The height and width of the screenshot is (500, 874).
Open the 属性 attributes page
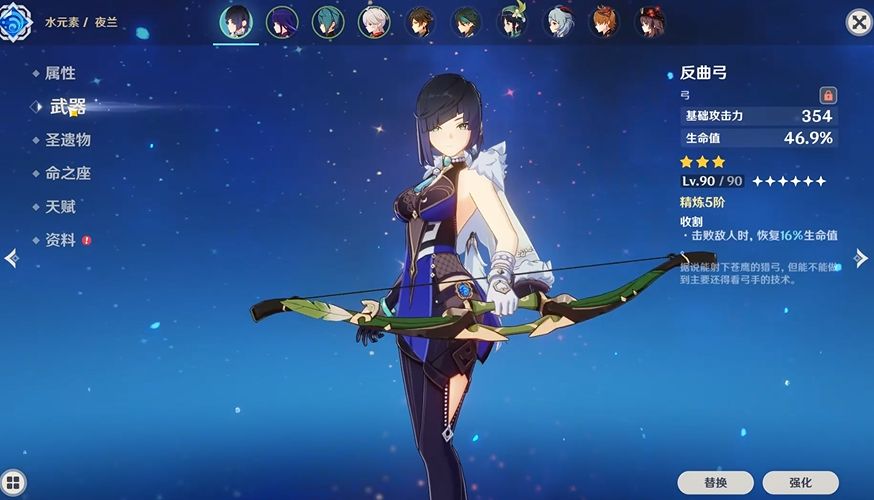point(60,73)
